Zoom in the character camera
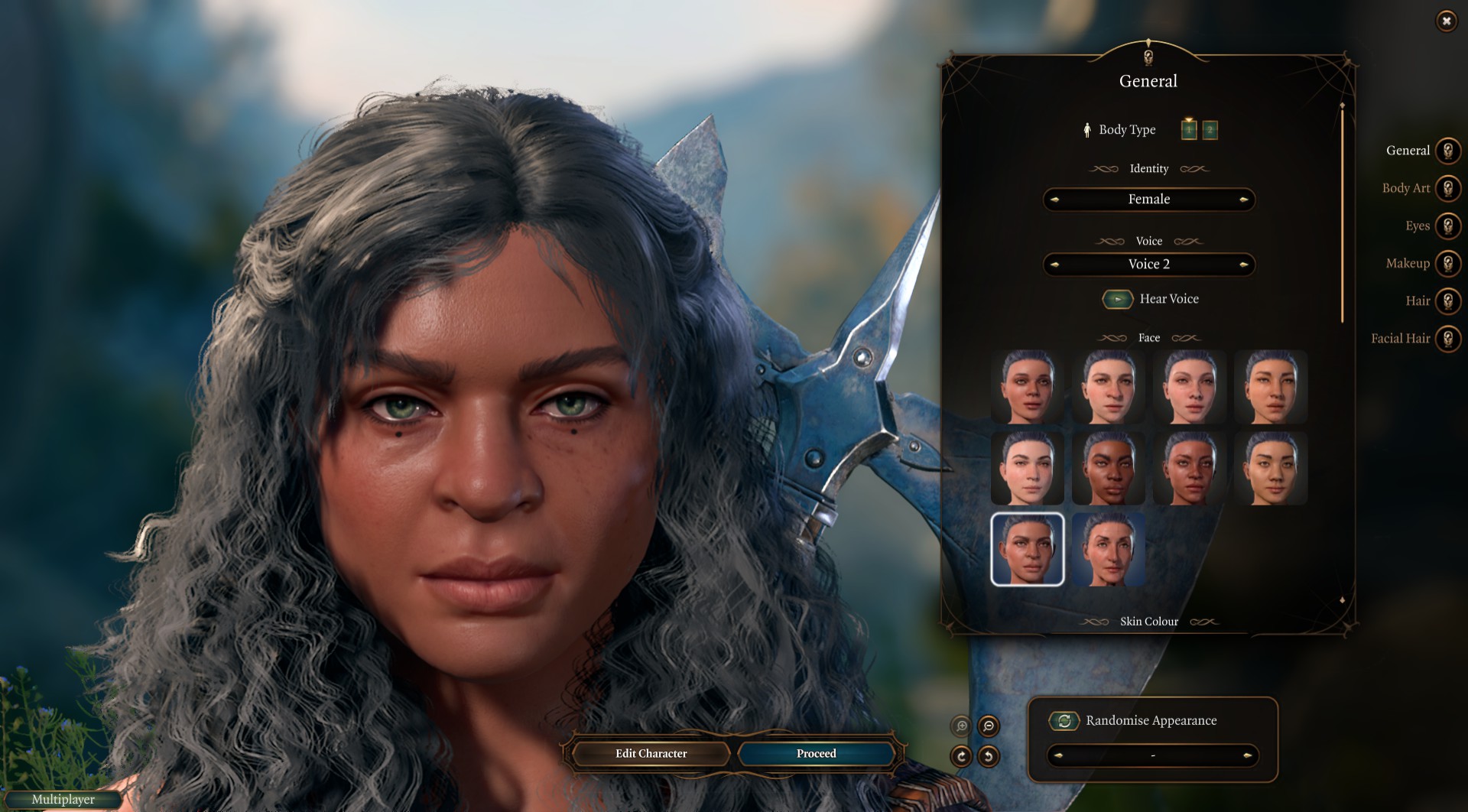The width and height of the screenshot is (1468, 812). (x=961, y=726)
